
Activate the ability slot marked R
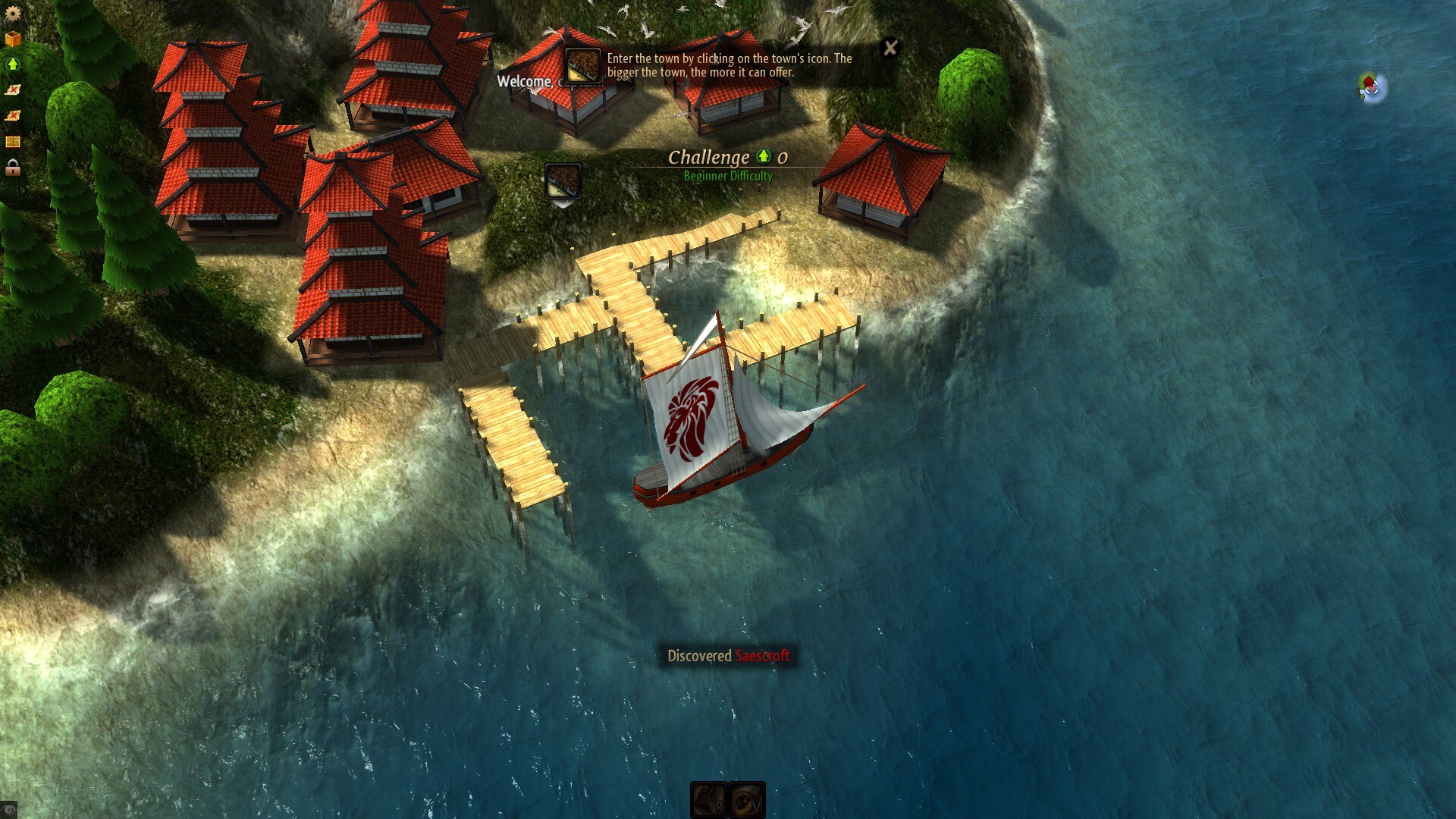coord(709,800)
